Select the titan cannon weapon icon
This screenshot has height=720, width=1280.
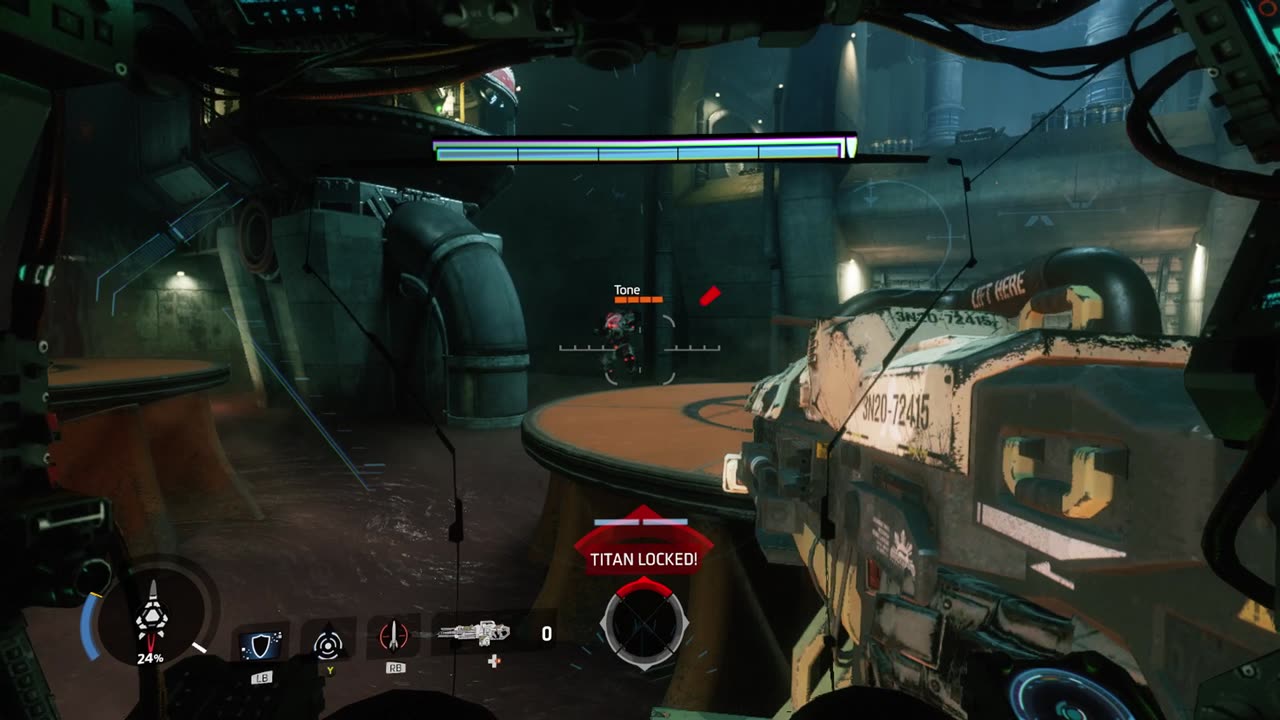click(x=474, y=633)
